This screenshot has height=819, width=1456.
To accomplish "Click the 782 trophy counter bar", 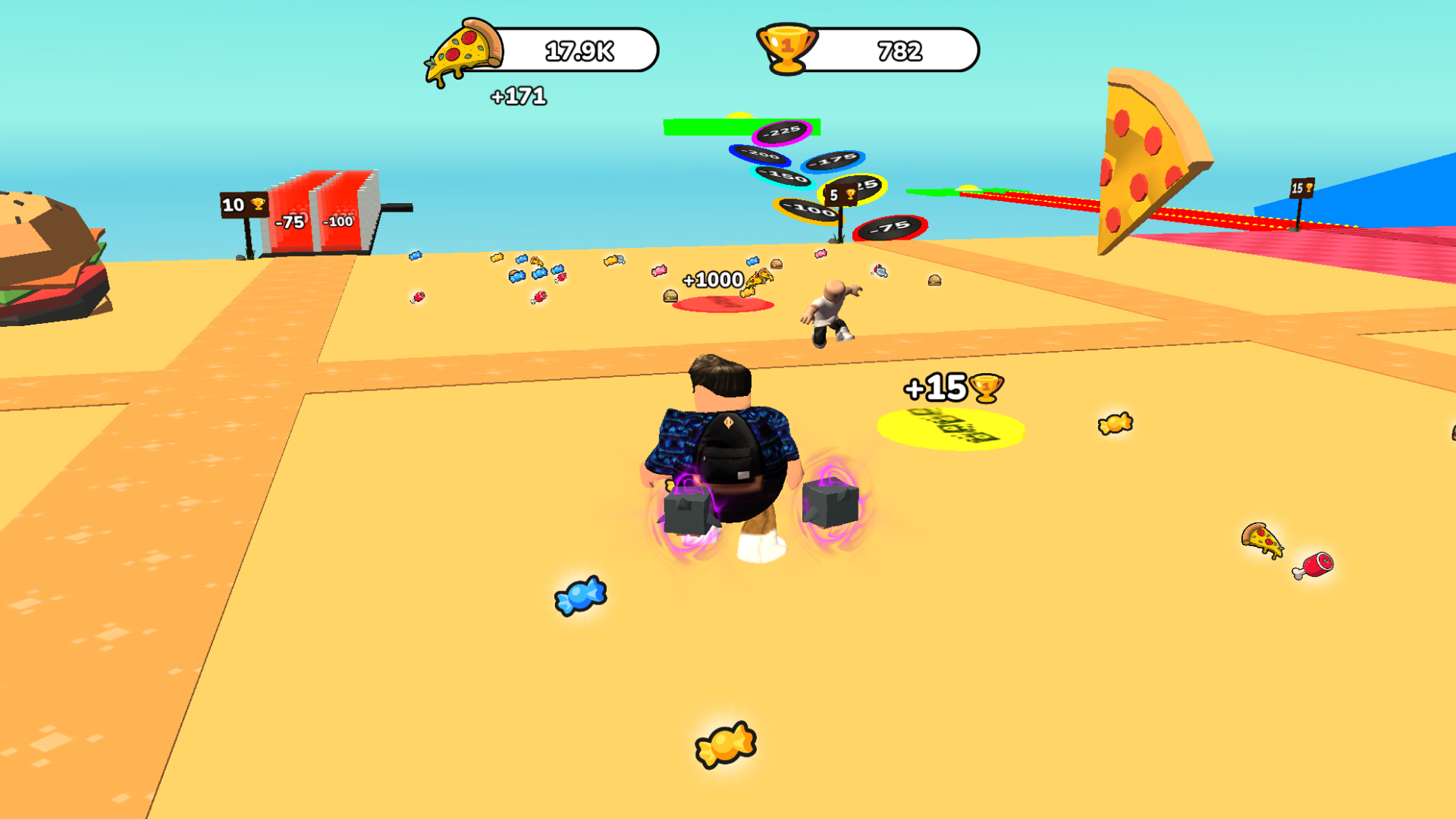I will click(902, 51).
